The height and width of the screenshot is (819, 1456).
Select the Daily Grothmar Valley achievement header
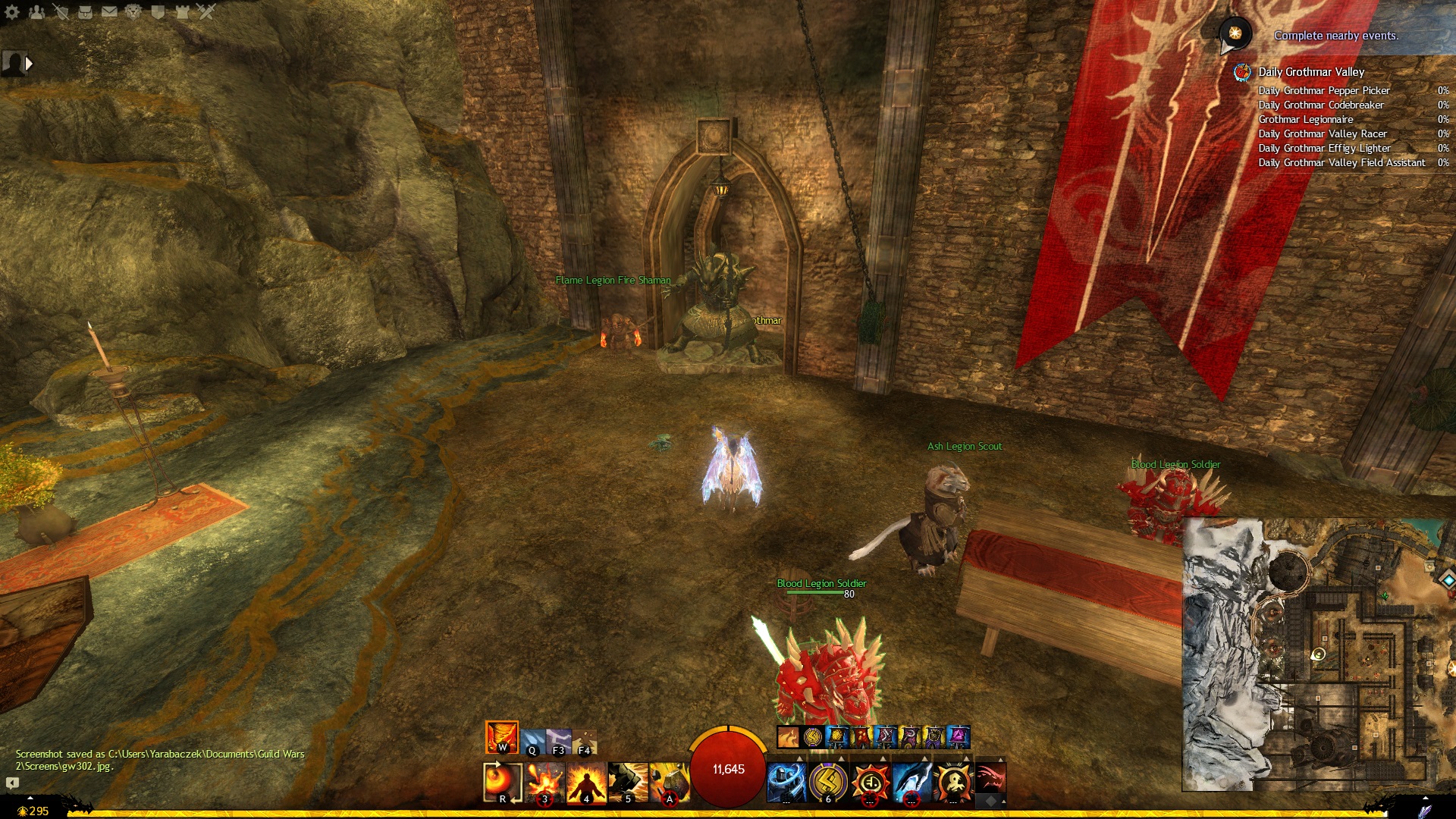(x=1311, y=72)
